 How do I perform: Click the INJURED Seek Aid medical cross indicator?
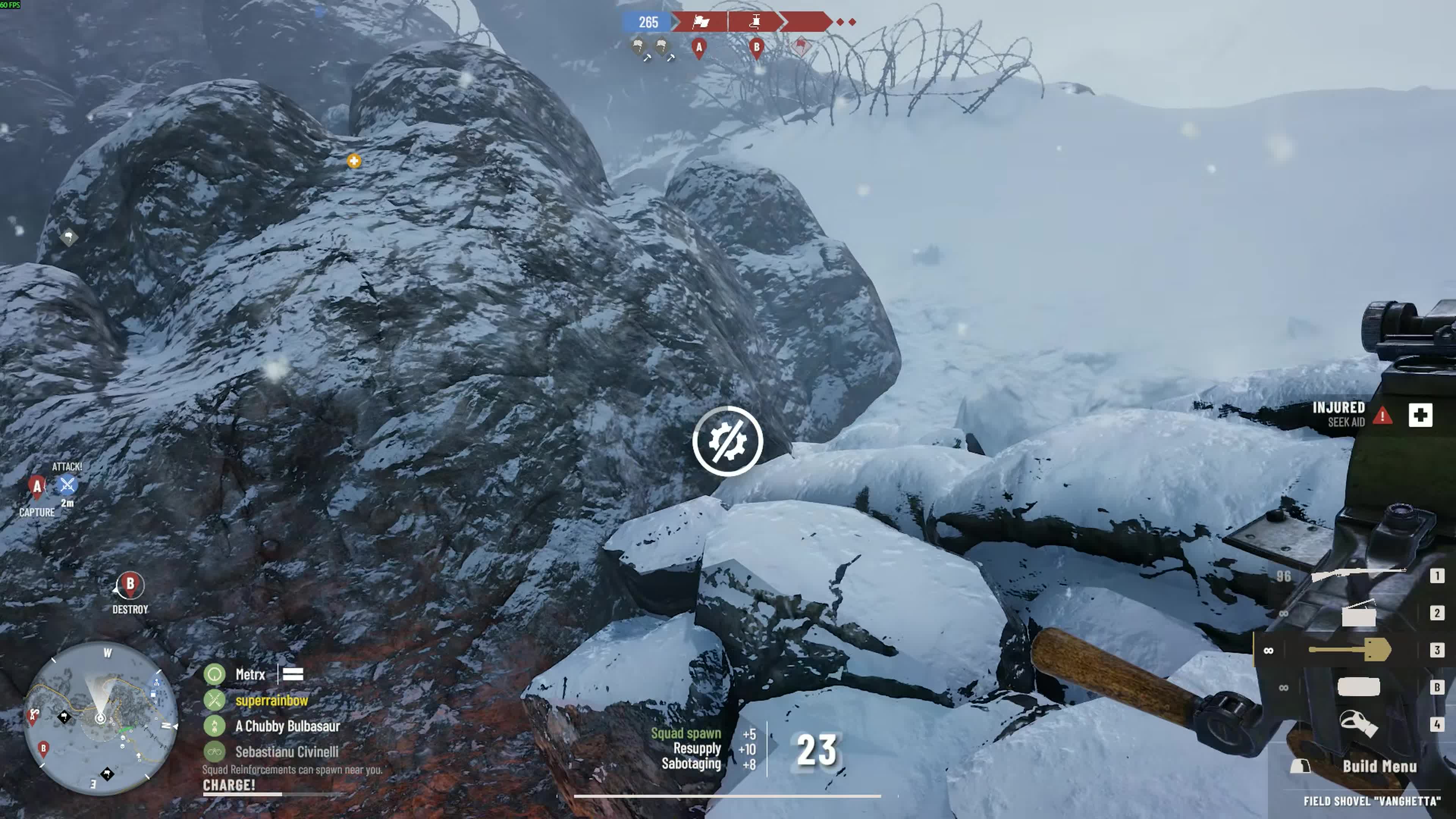(x=1425, y=416)
